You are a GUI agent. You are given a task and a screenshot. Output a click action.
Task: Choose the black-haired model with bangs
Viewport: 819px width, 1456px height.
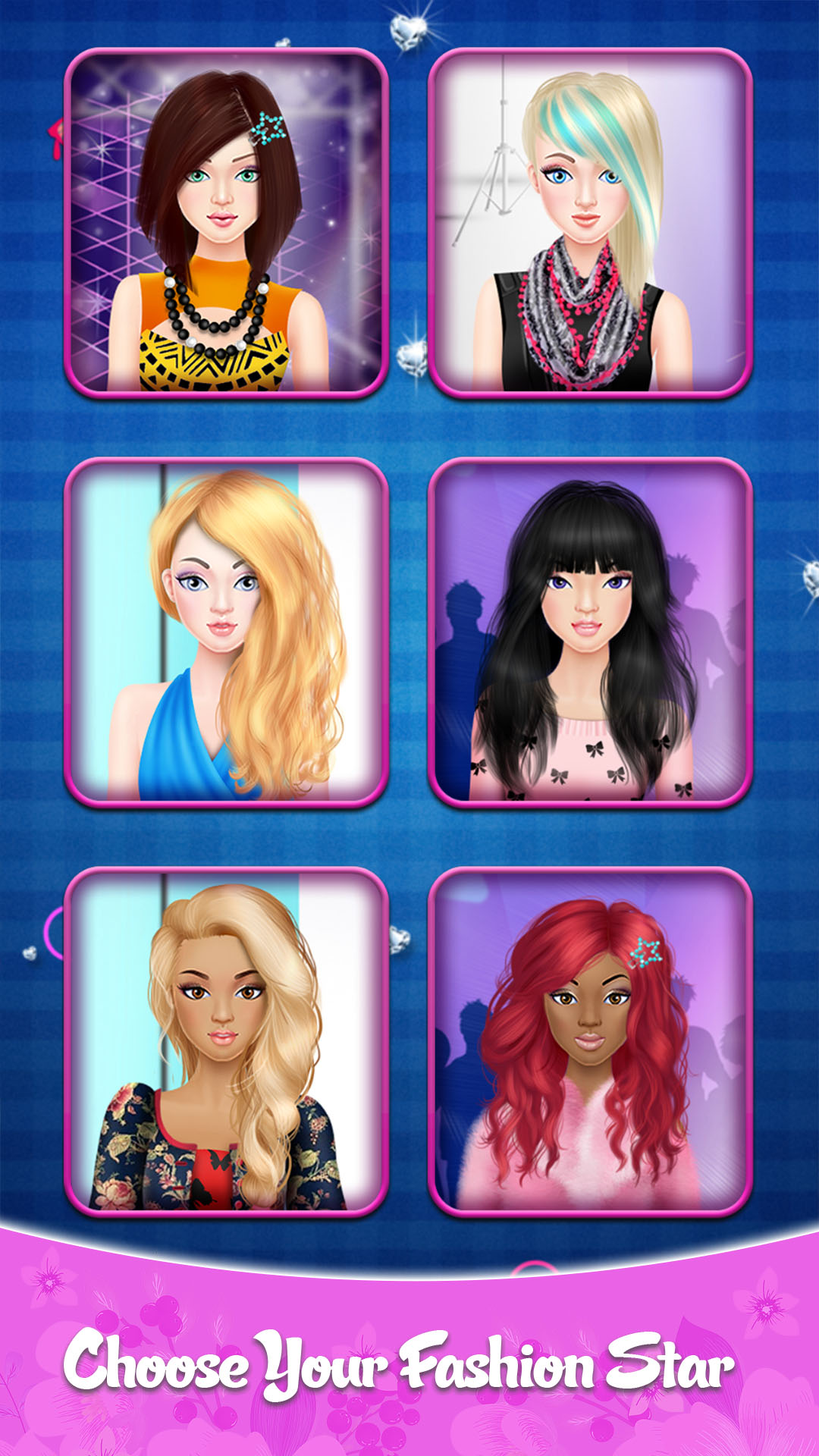pyautogui.click(x=590, y=633)
